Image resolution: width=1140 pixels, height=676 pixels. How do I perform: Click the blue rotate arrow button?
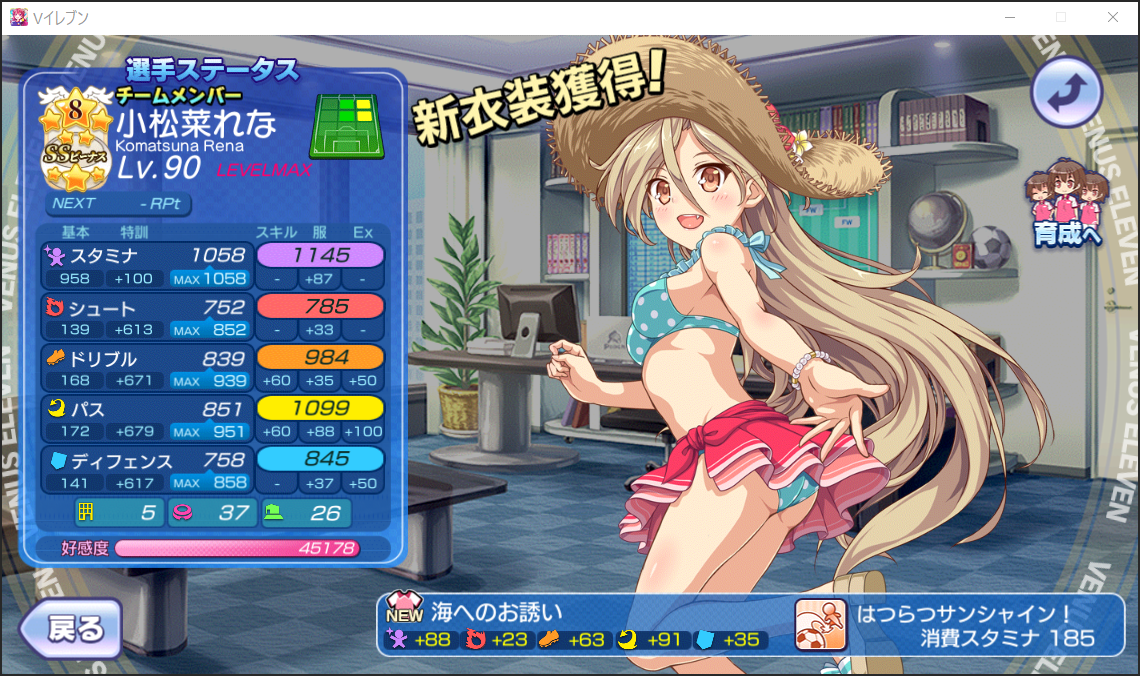tap(1066, 92)
